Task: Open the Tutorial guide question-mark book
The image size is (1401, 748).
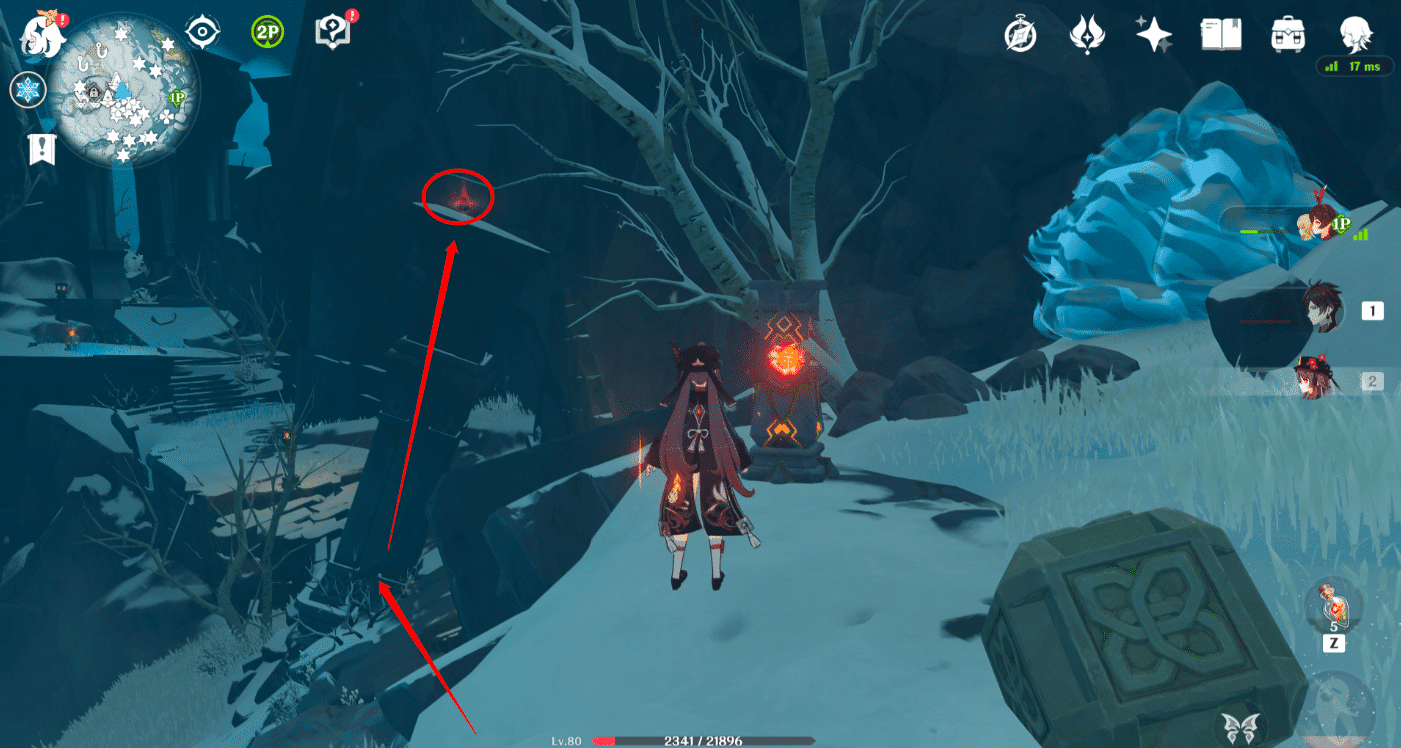Action: (333, 31)
